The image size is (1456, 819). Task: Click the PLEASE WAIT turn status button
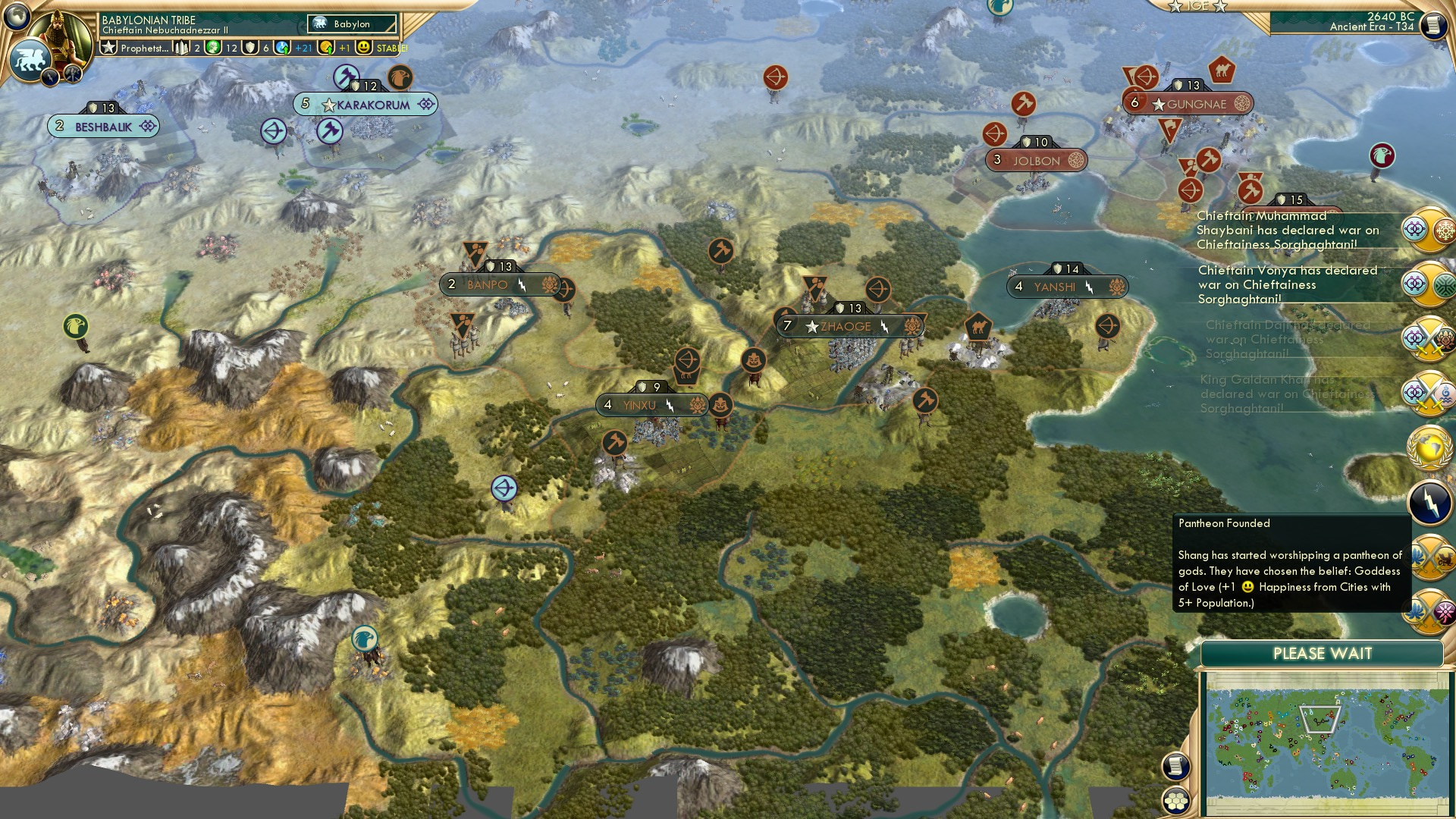point(1323,652)
